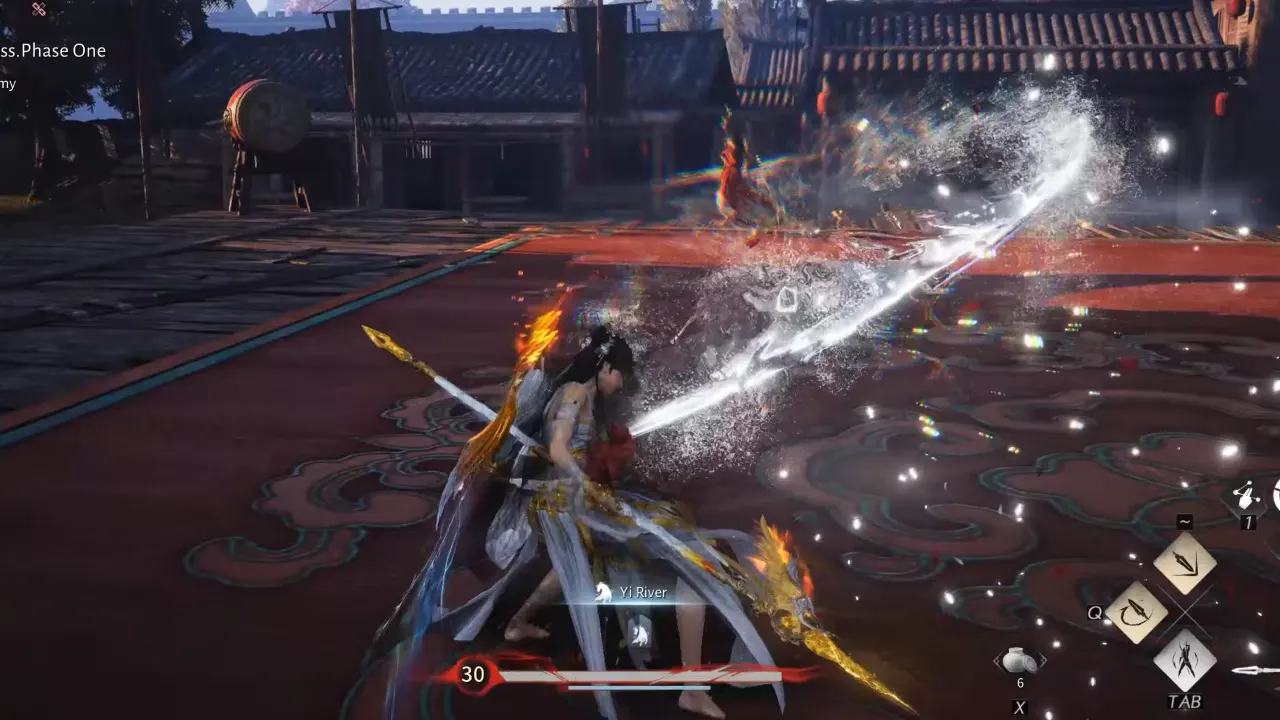Viewport: 1280px width, 720px height.
Task: Click the medicine jar consumable above X
Action: tap(1019, 660)
